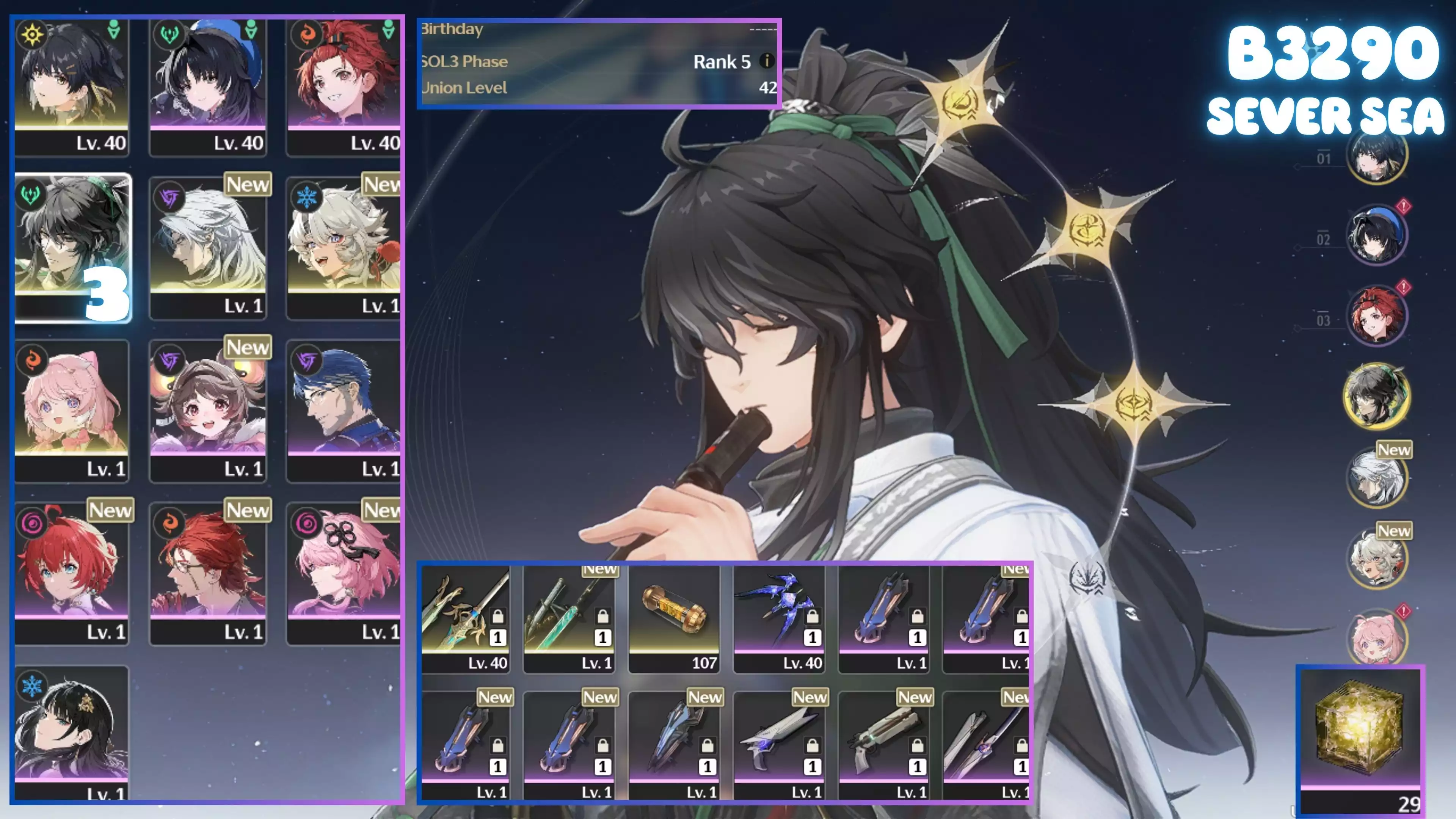Select team slot 03 red-haired portrait
This screenshot has width=1456, height=819.
tap(1376, 315)
